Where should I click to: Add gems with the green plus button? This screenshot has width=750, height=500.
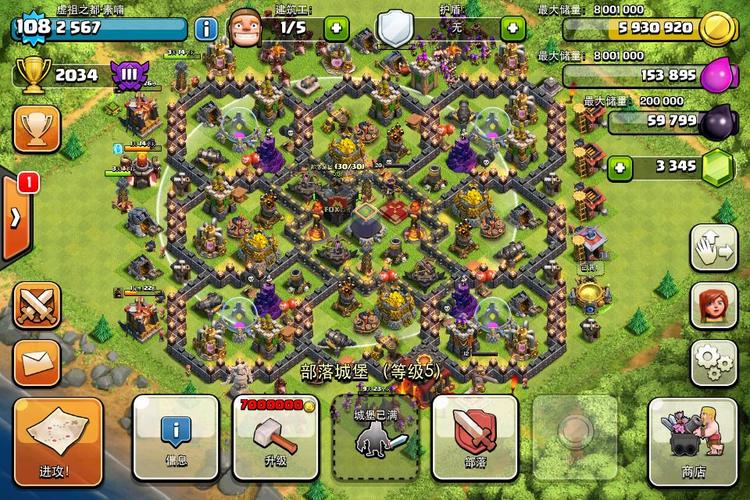(x=620, y=166)
